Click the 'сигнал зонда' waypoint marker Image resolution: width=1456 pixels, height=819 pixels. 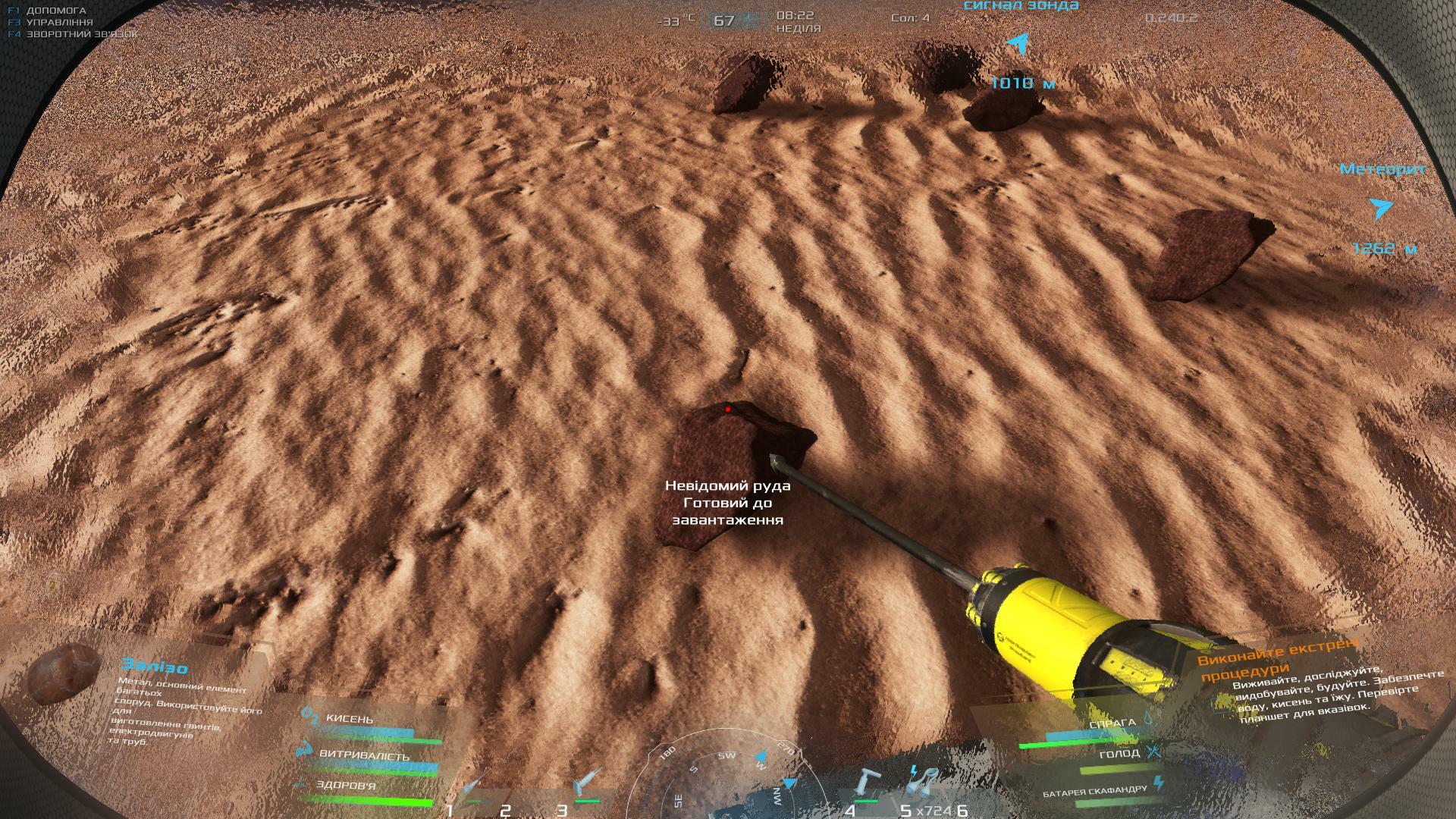point(1020,45)
